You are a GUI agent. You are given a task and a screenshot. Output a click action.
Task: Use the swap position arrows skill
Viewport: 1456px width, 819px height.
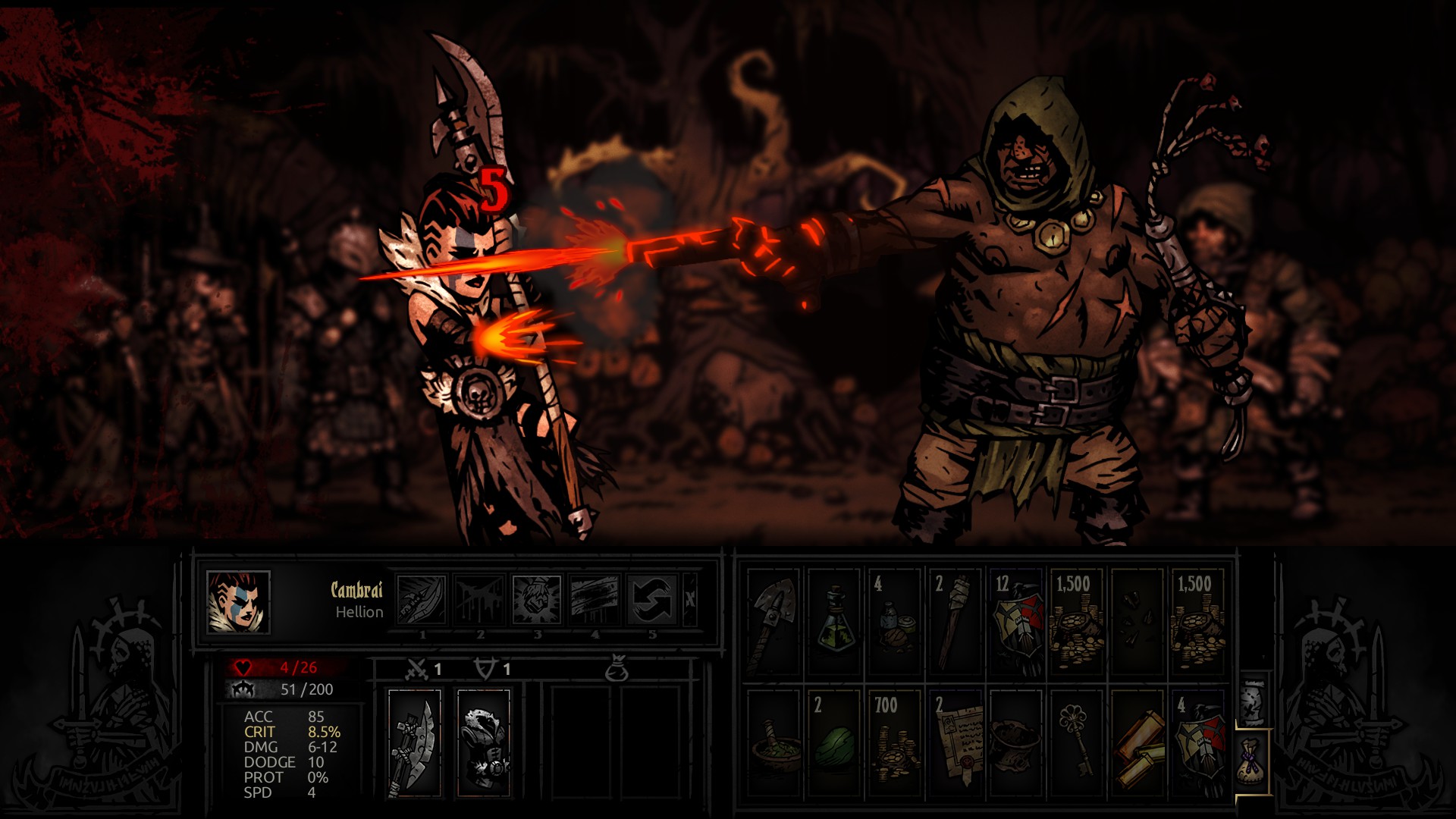(652, 600)
